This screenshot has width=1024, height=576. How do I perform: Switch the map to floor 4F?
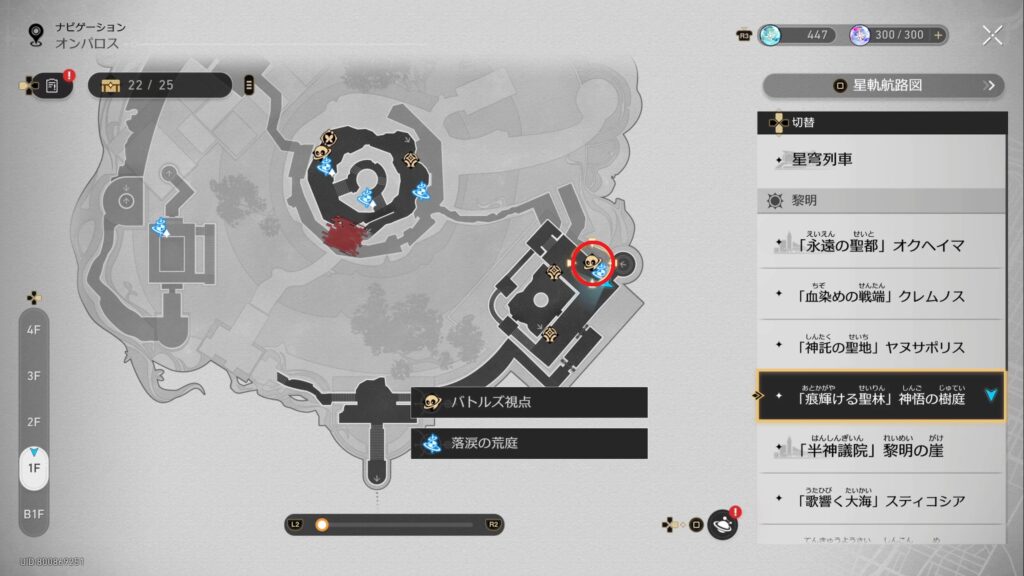pyautogui.click(x=34, y=329)
